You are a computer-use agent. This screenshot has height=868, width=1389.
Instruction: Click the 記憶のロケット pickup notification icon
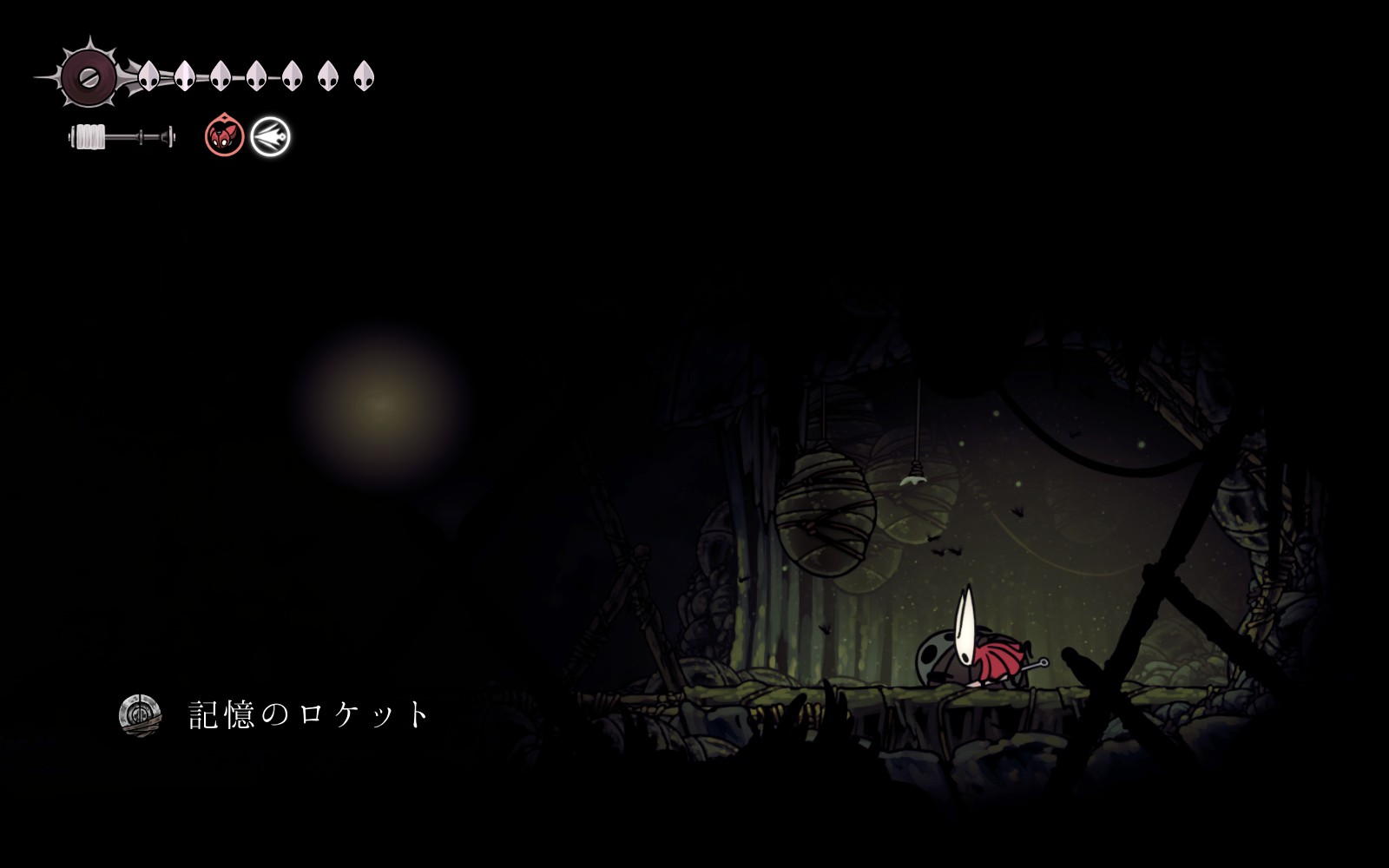[x=140, y=715]
